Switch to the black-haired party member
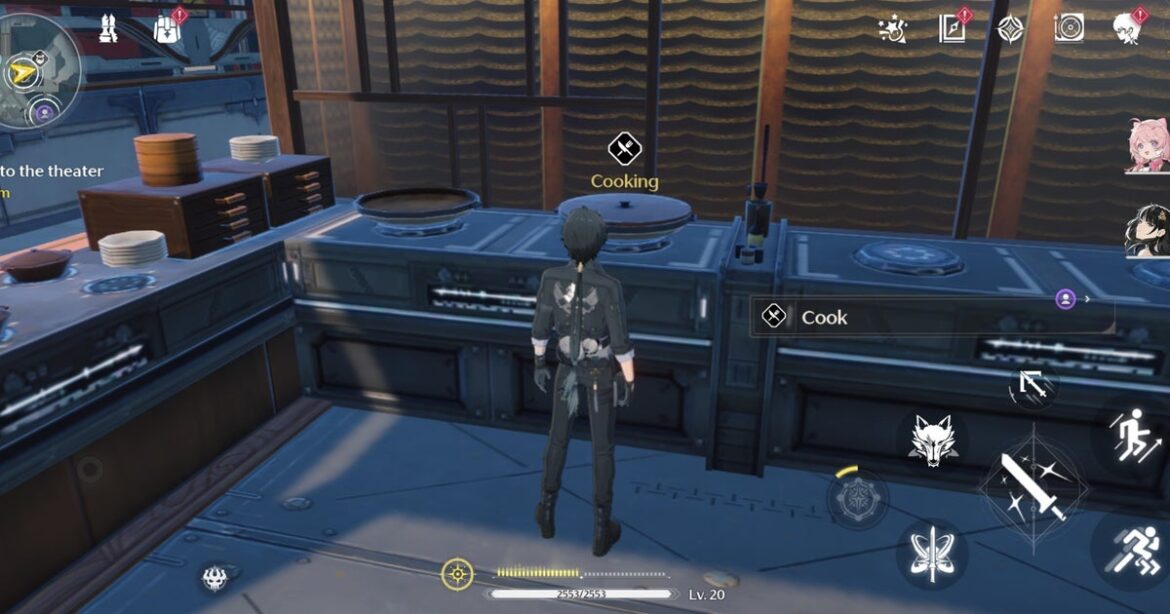This screenshot has width=1170, height=614. [1147, 231]
